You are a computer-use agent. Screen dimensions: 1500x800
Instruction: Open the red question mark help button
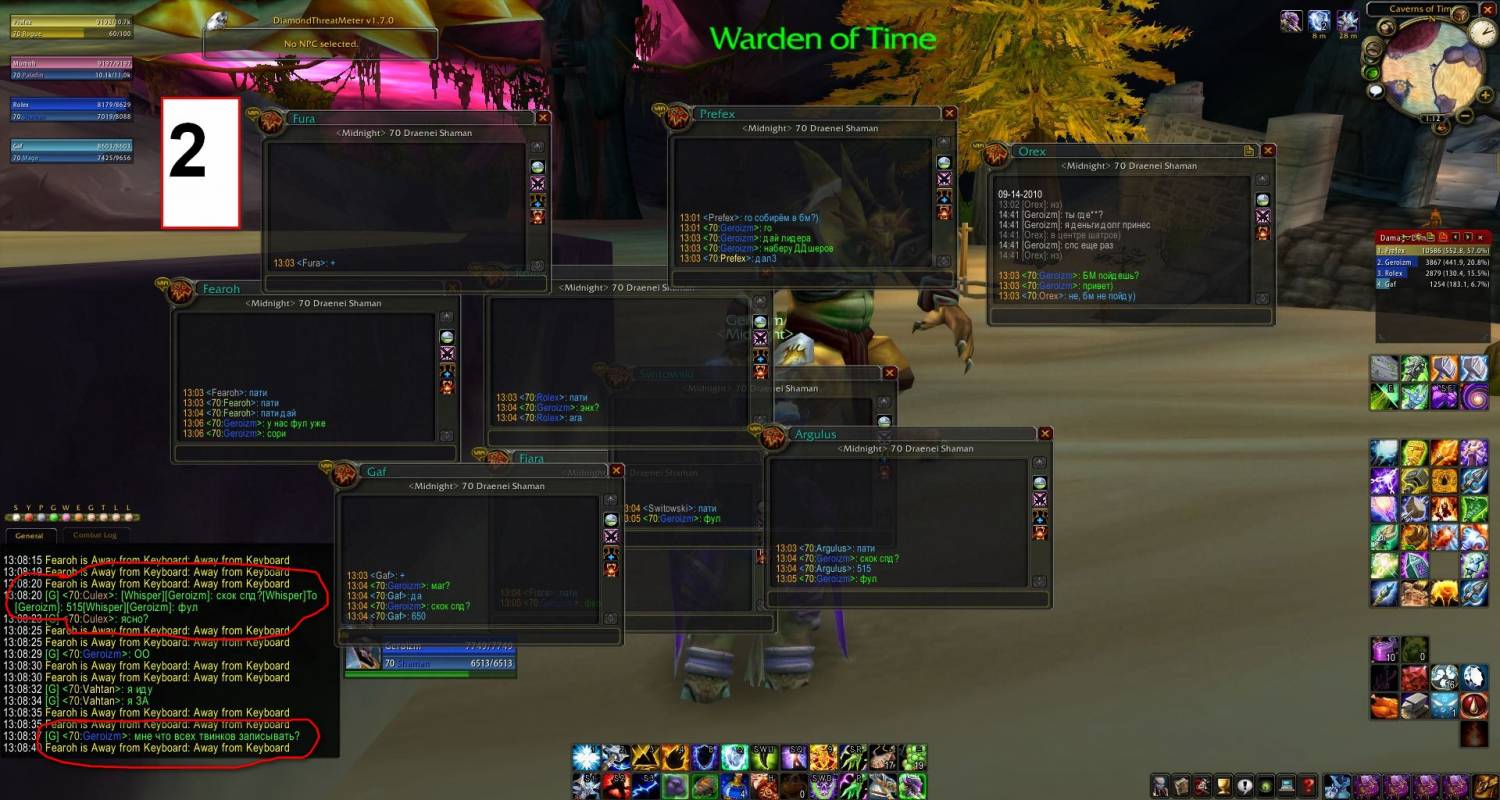pos(1308,785)
